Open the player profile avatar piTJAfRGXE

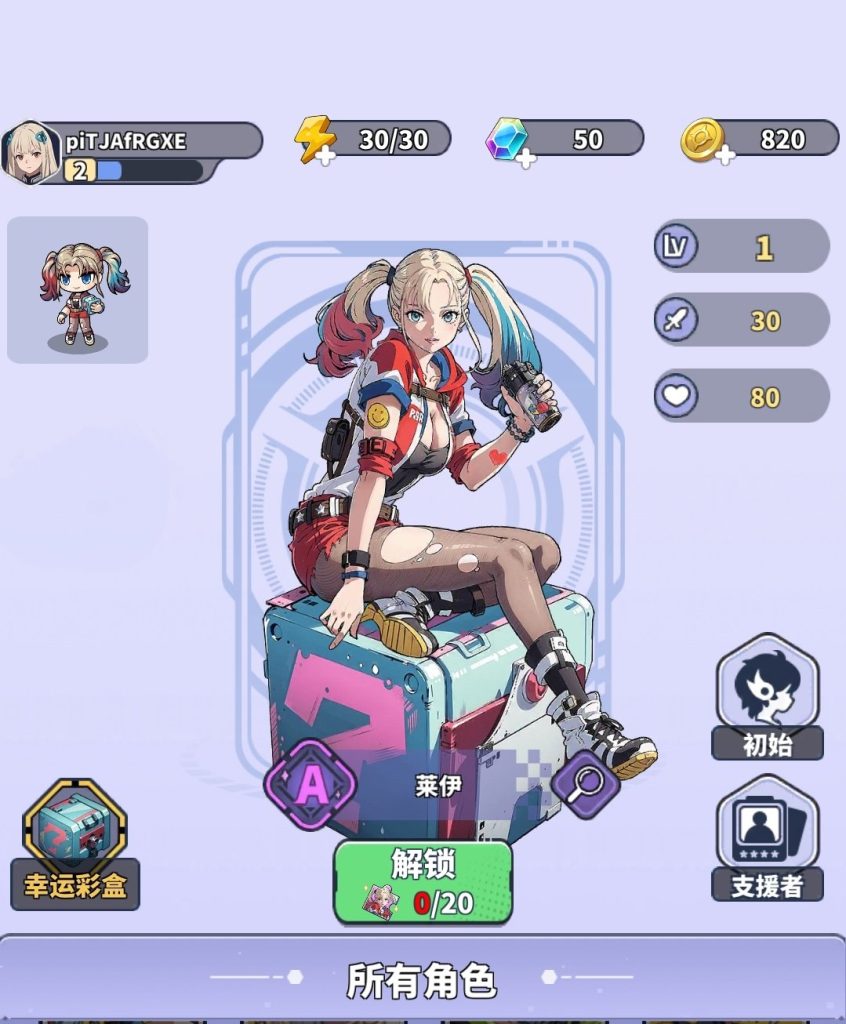click(x=31, y=152)
